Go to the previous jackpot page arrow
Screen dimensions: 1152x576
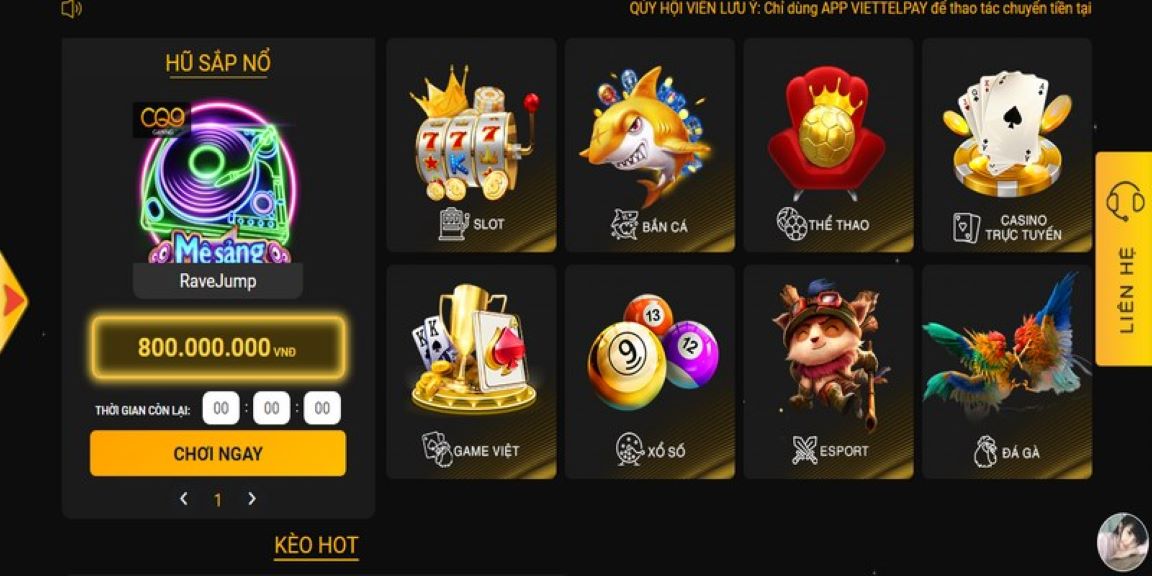tap(184, 499)
